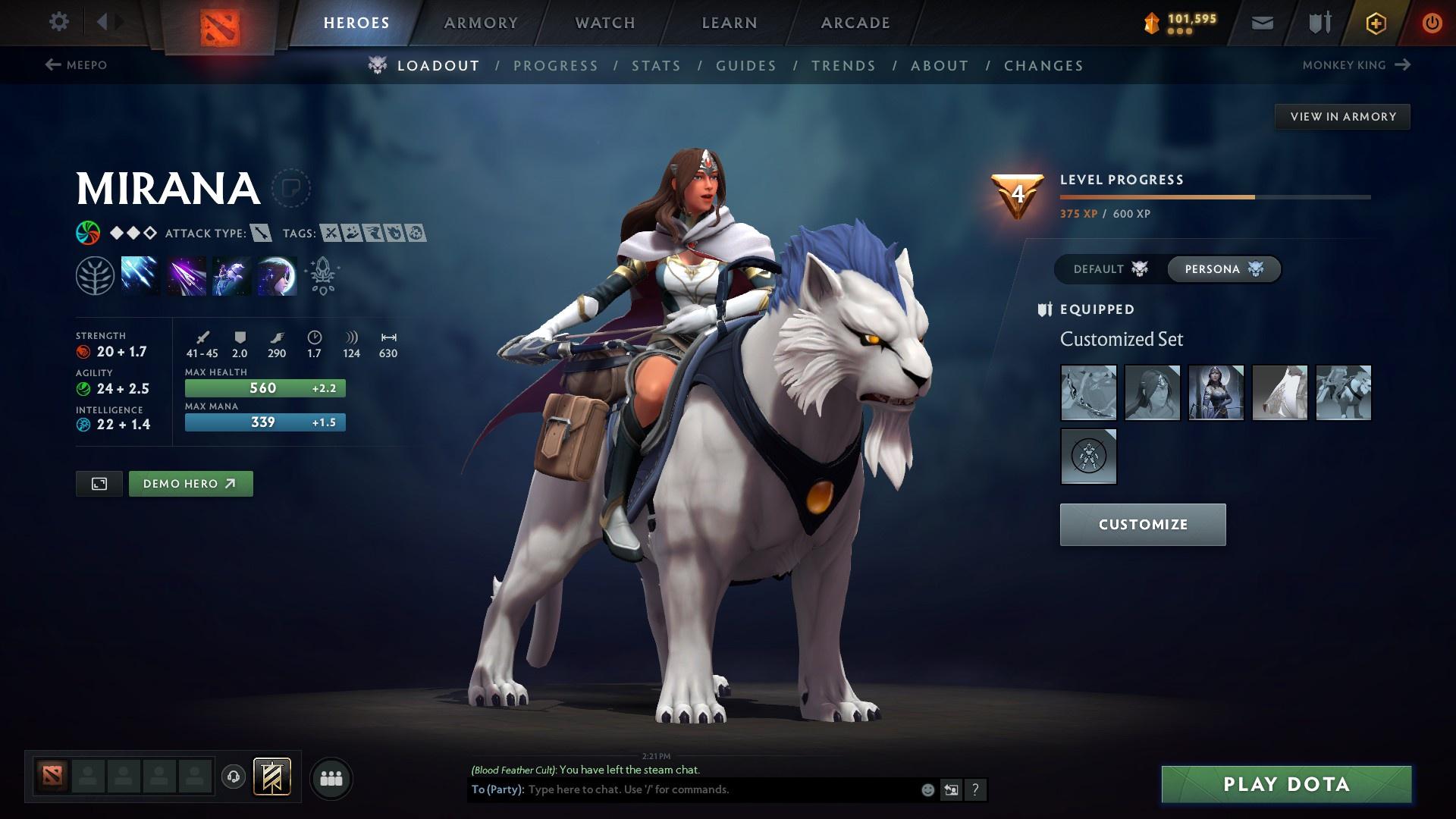Viewport: 1456px width, 819px height.
Task: Advance to Monkey King with right arrow
Action: [1401, 65]
